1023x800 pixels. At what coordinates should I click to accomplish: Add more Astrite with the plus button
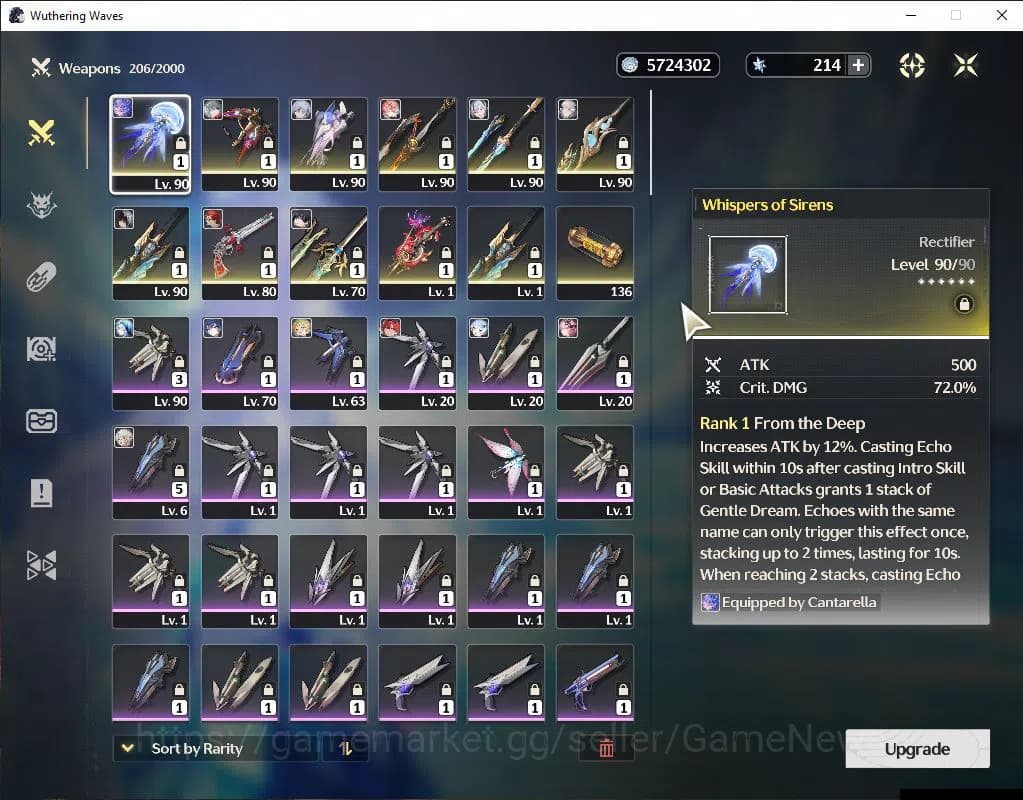pos(857,65)
